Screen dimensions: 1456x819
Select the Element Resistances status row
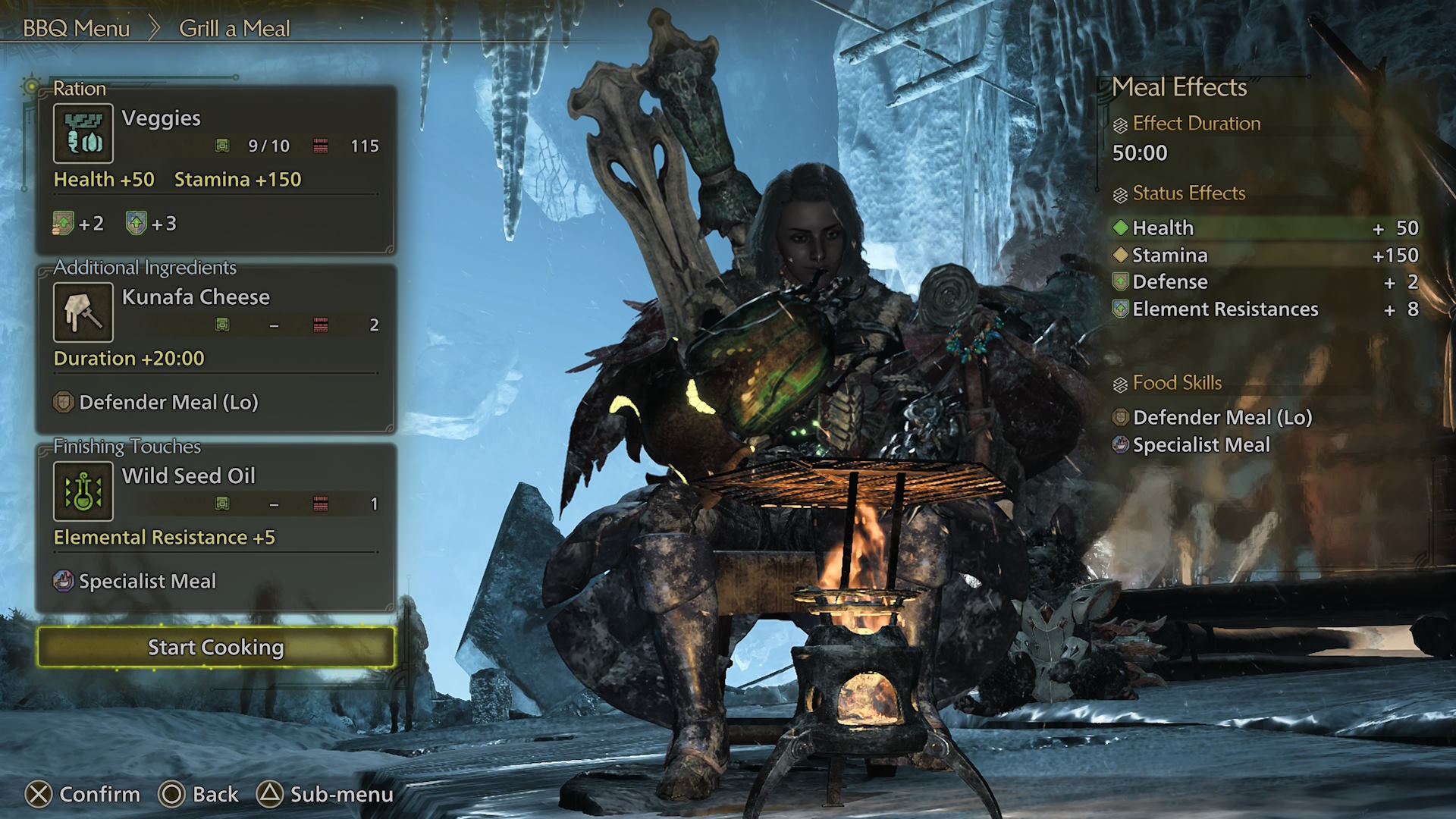click(x=1265, y=309)
